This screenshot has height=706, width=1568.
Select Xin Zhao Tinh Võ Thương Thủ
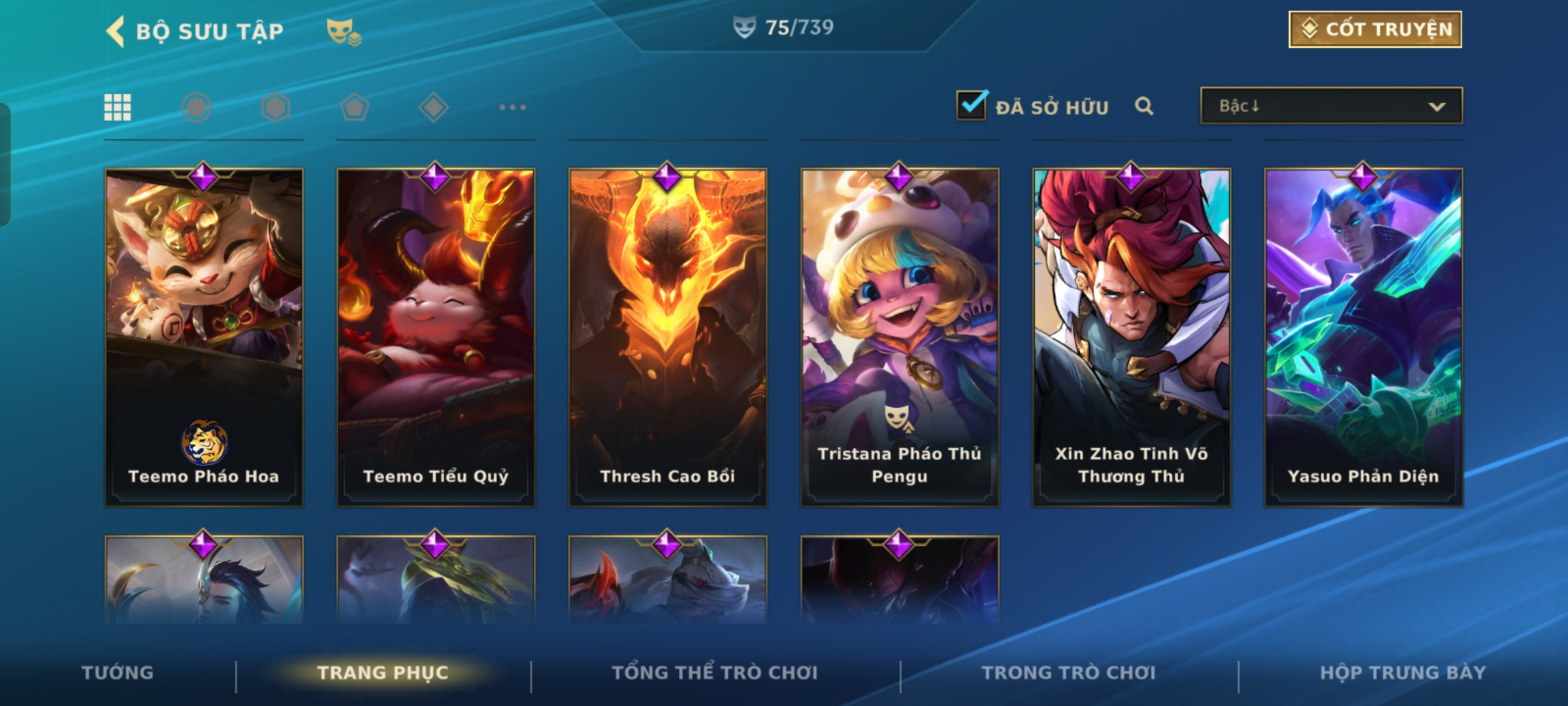click(x=1132, y=337)
